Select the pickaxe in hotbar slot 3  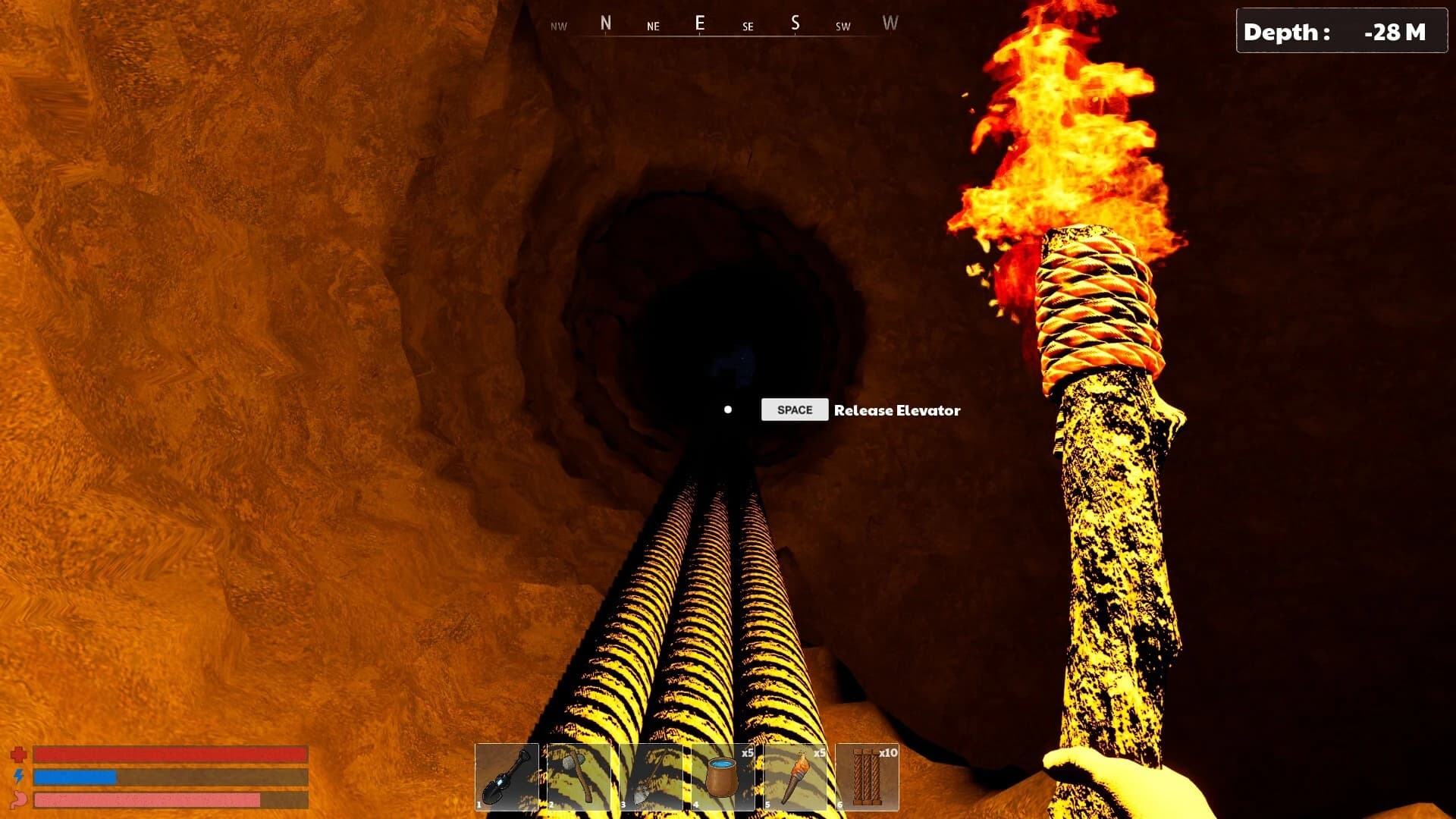653,775
